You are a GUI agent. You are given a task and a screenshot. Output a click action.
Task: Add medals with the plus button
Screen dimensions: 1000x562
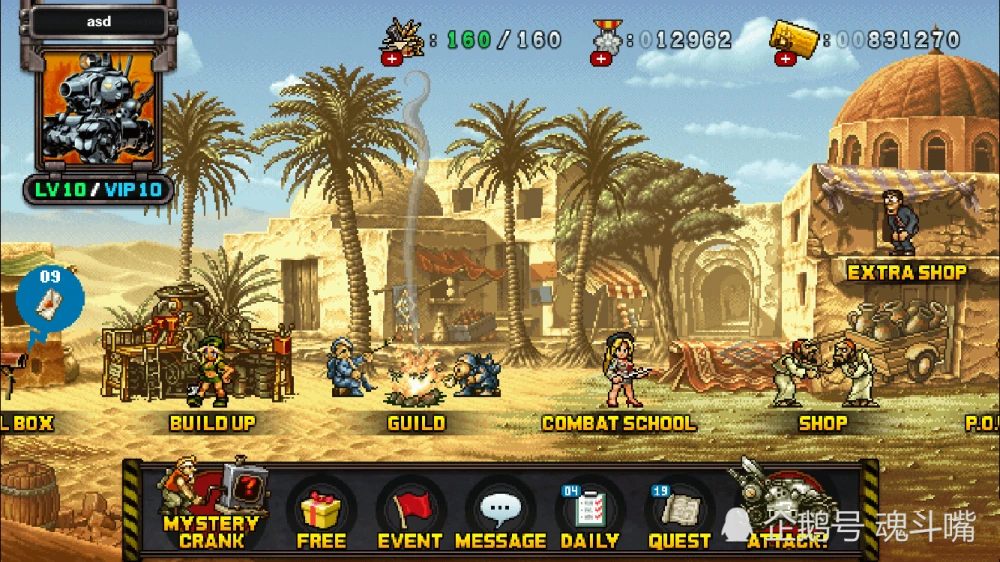coord(600,58)
